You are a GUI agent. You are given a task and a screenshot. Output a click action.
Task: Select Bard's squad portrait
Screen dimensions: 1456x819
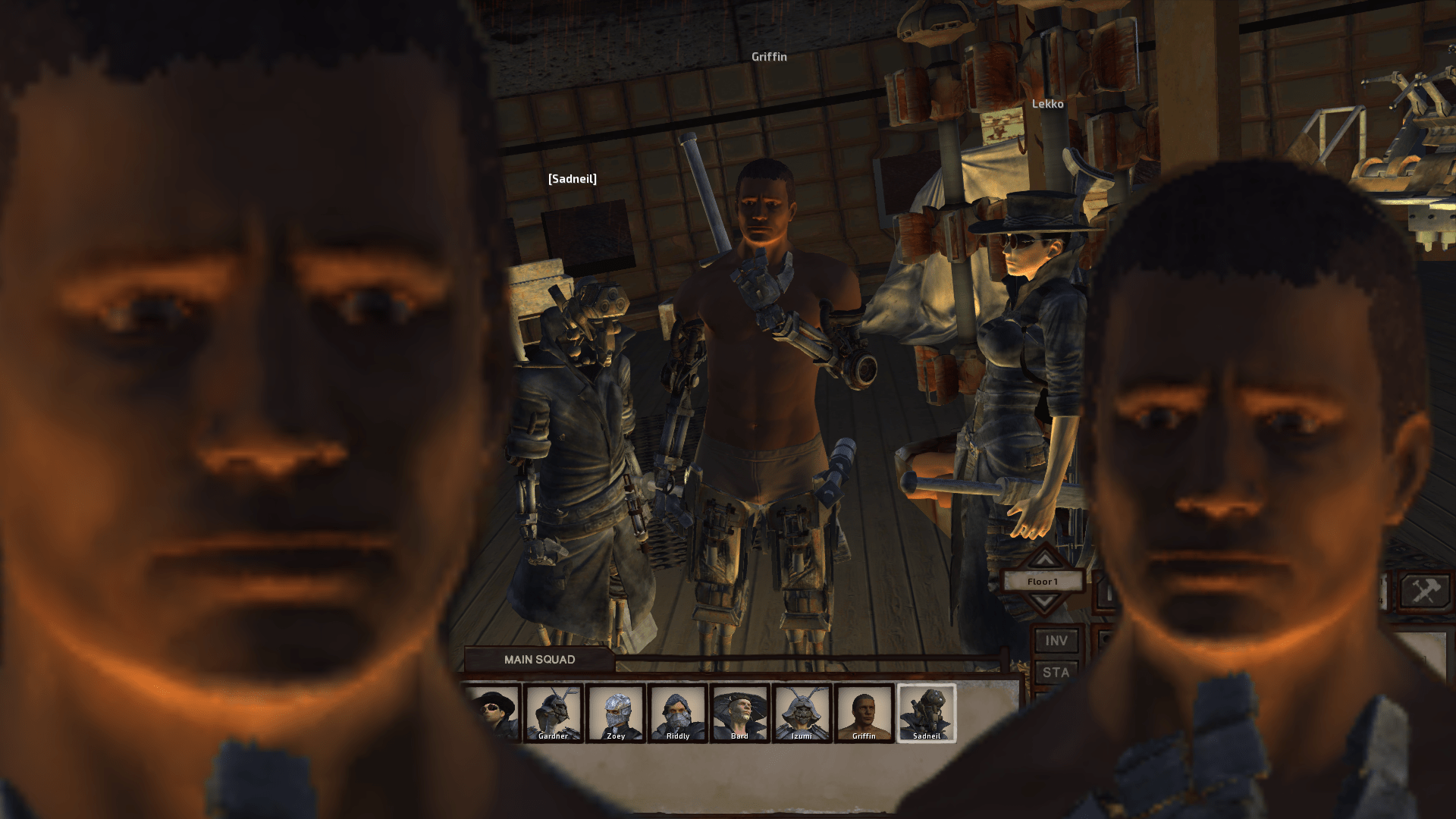pyautogui.click(x=739, y=713)
